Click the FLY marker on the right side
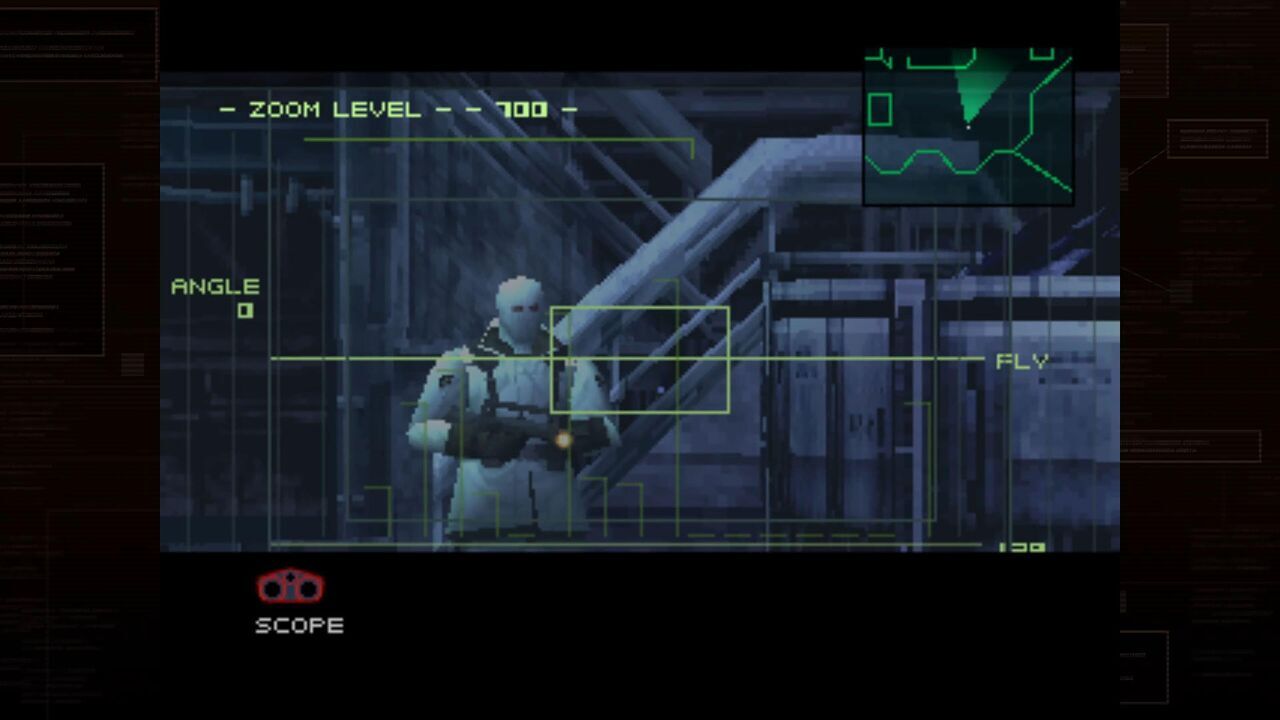 [x=1020, y=362]
